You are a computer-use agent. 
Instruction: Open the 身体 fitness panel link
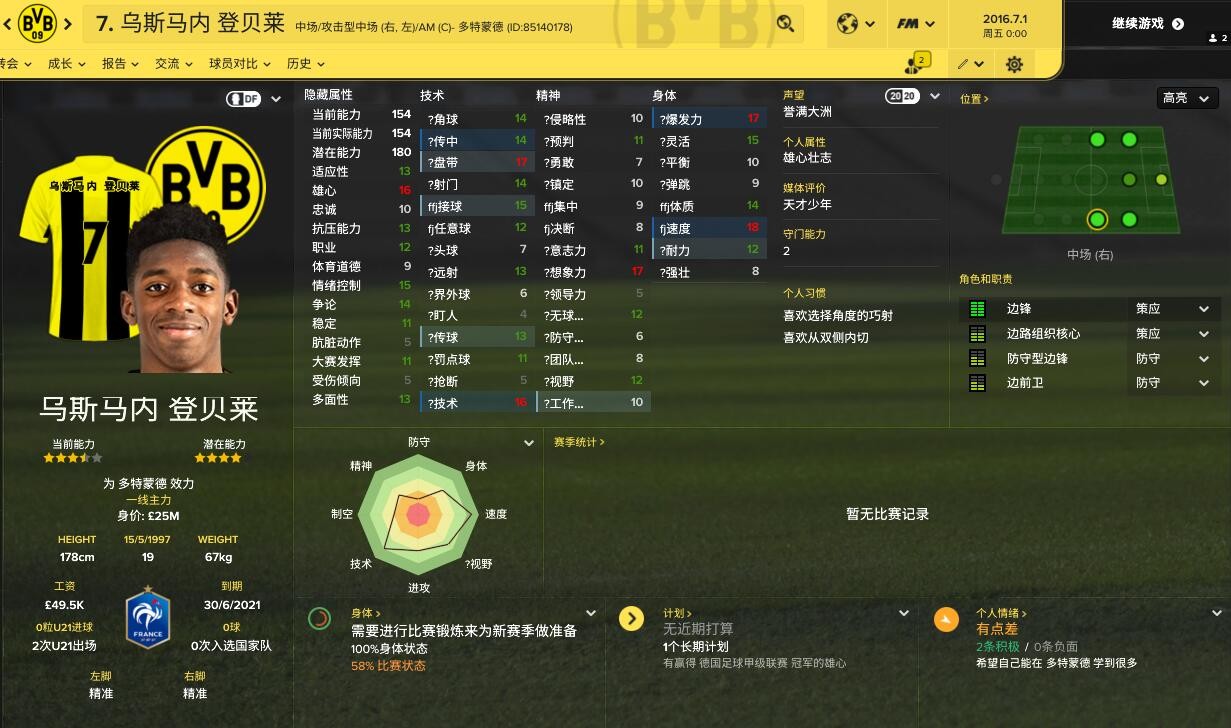tap(366, 613)
